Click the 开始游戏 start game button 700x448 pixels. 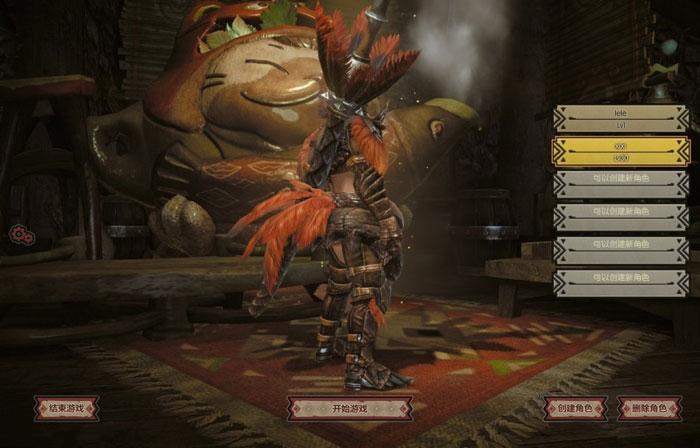[x=349, y=408]
